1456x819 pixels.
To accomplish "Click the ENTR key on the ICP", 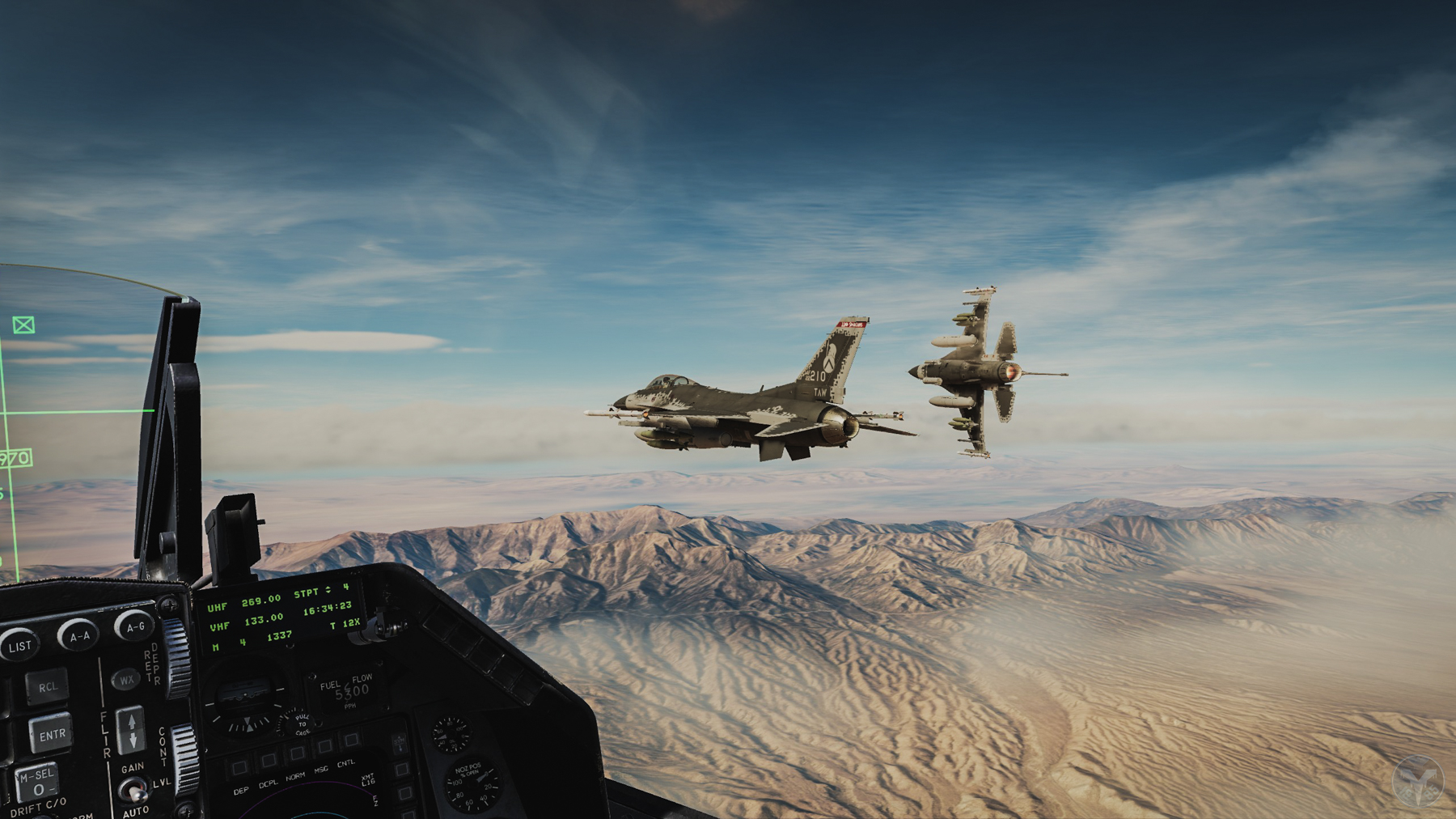I will click(51, 735).
